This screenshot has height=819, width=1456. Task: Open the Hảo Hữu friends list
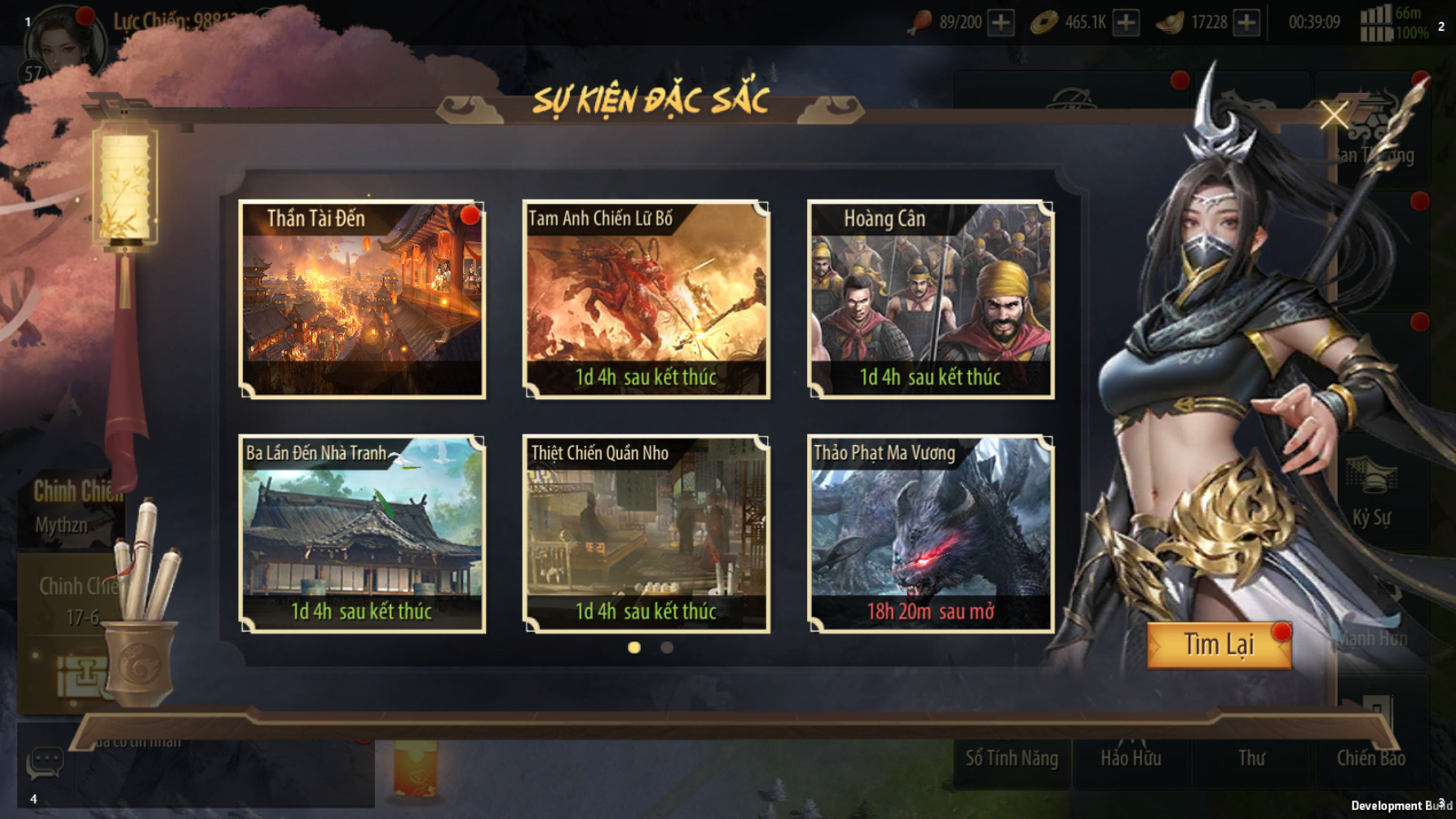1131,758
